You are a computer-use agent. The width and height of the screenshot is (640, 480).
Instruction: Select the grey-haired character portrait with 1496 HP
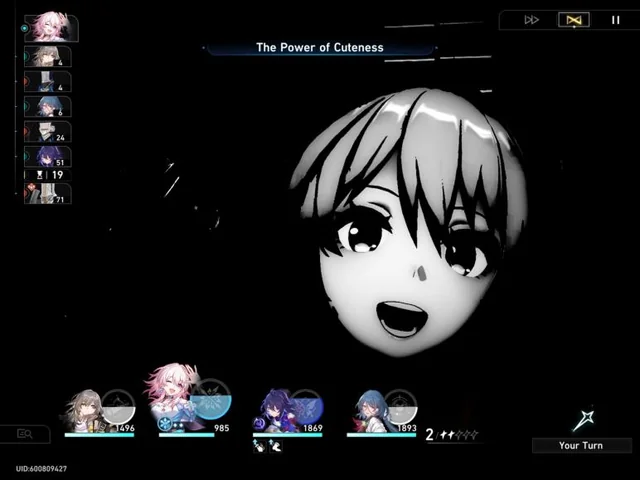click(85, 411)
